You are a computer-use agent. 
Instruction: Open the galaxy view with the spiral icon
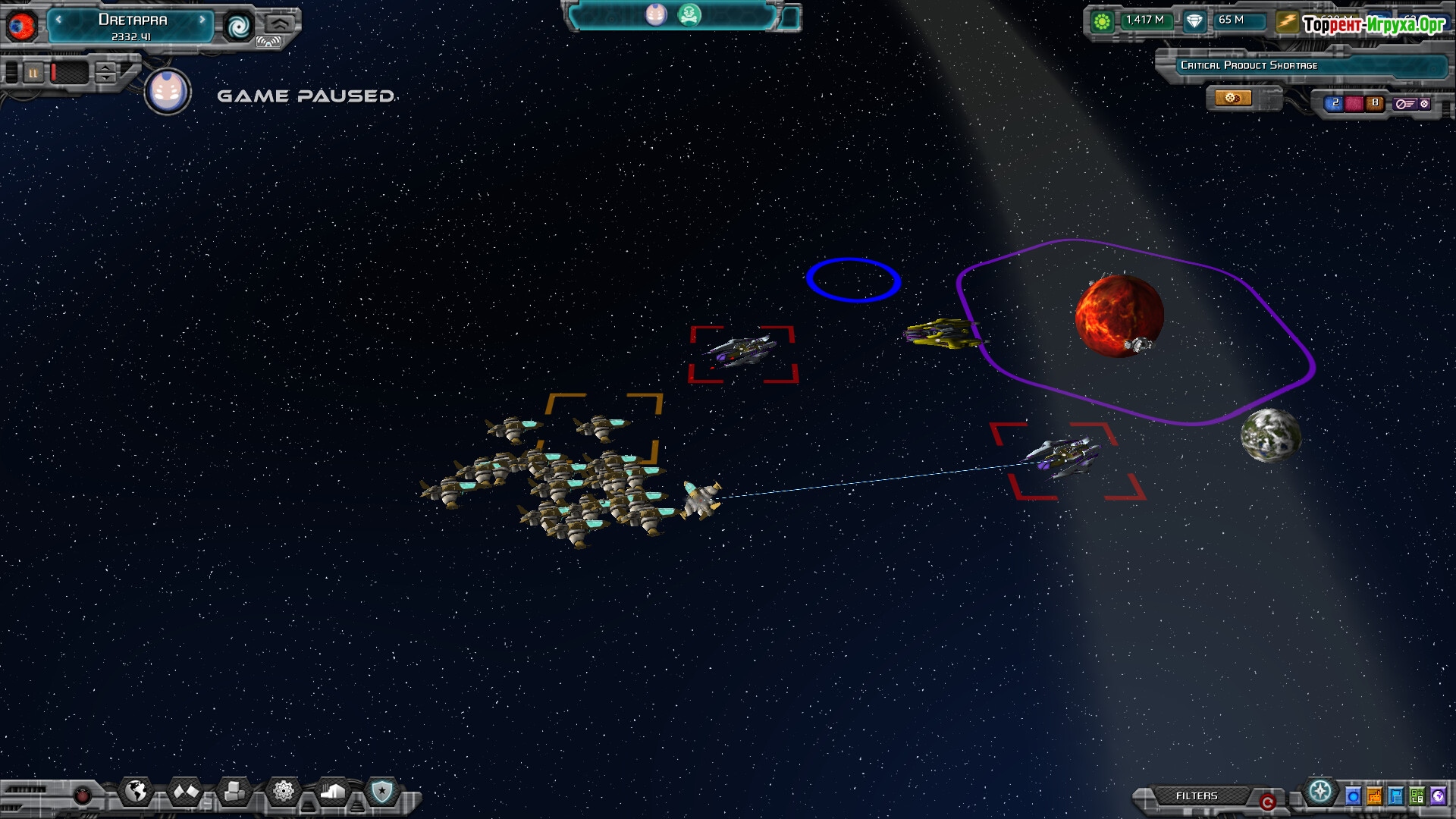pos(239,27)
